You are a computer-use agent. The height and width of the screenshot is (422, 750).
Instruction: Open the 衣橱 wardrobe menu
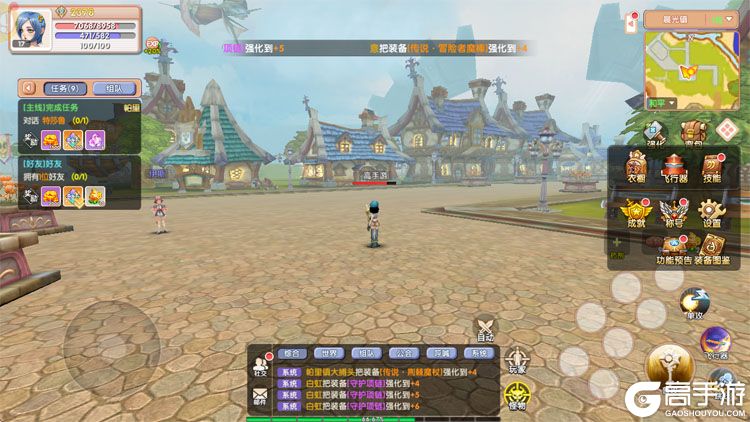coord(636,168)
